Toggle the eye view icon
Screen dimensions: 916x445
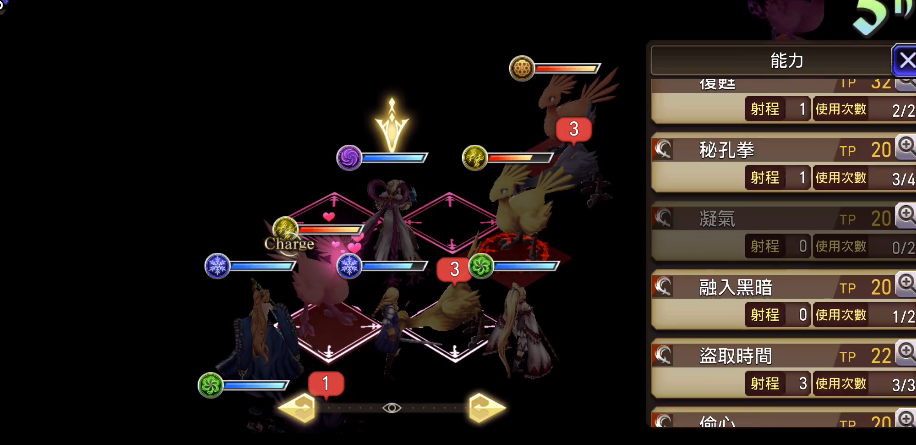tap(391, 408)
